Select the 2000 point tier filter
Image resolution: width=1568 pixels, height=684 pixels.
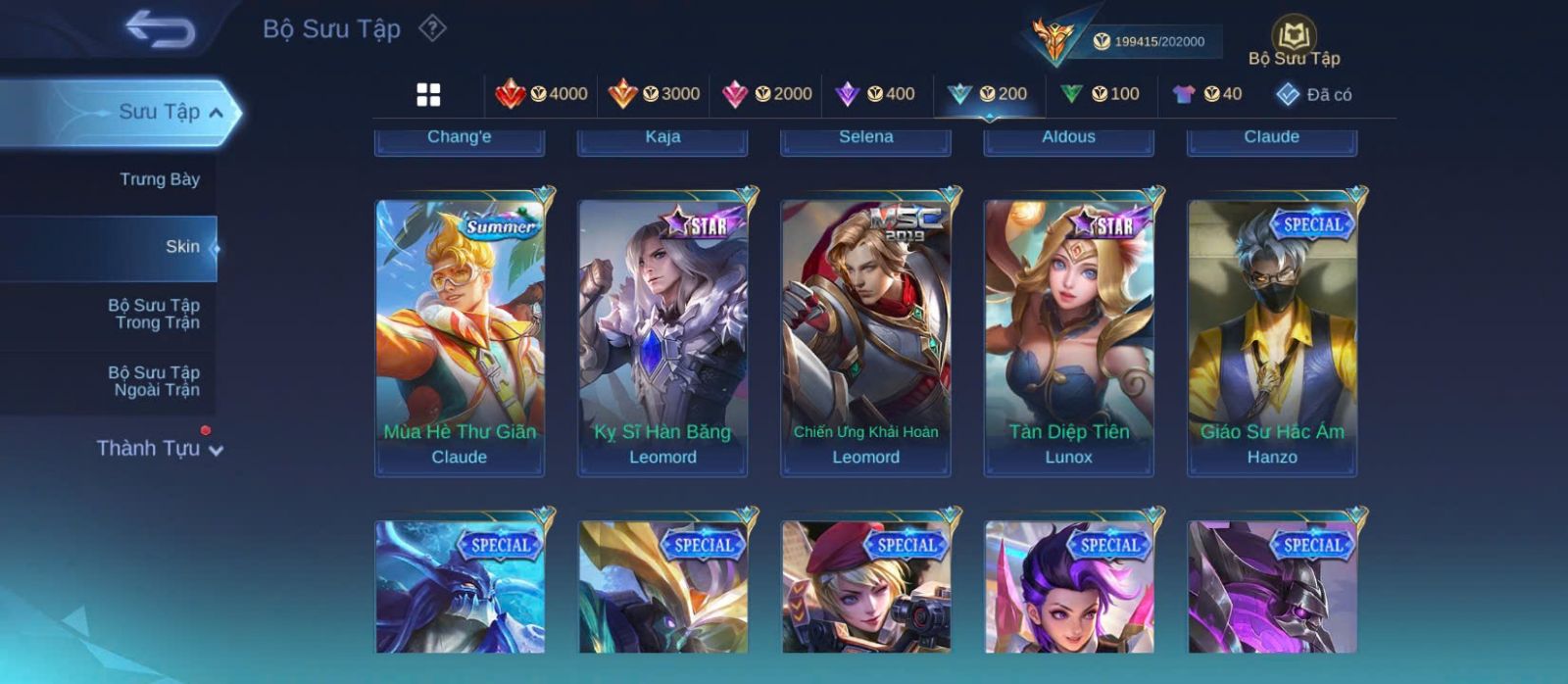pos(766,94)
